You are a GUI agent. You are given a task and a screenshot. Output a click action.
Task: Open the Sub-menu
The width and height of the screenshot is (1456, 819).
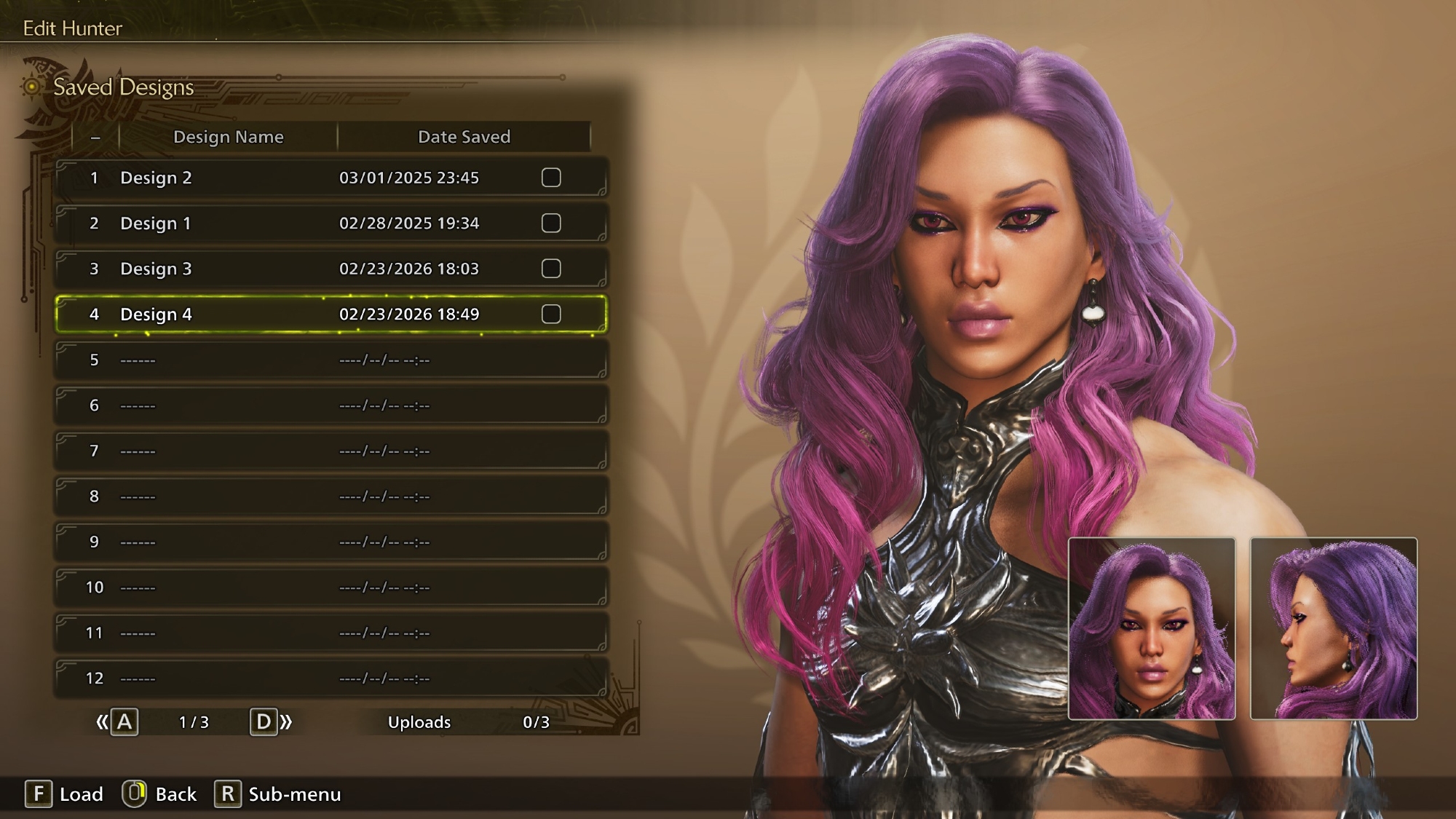(278, 794)
